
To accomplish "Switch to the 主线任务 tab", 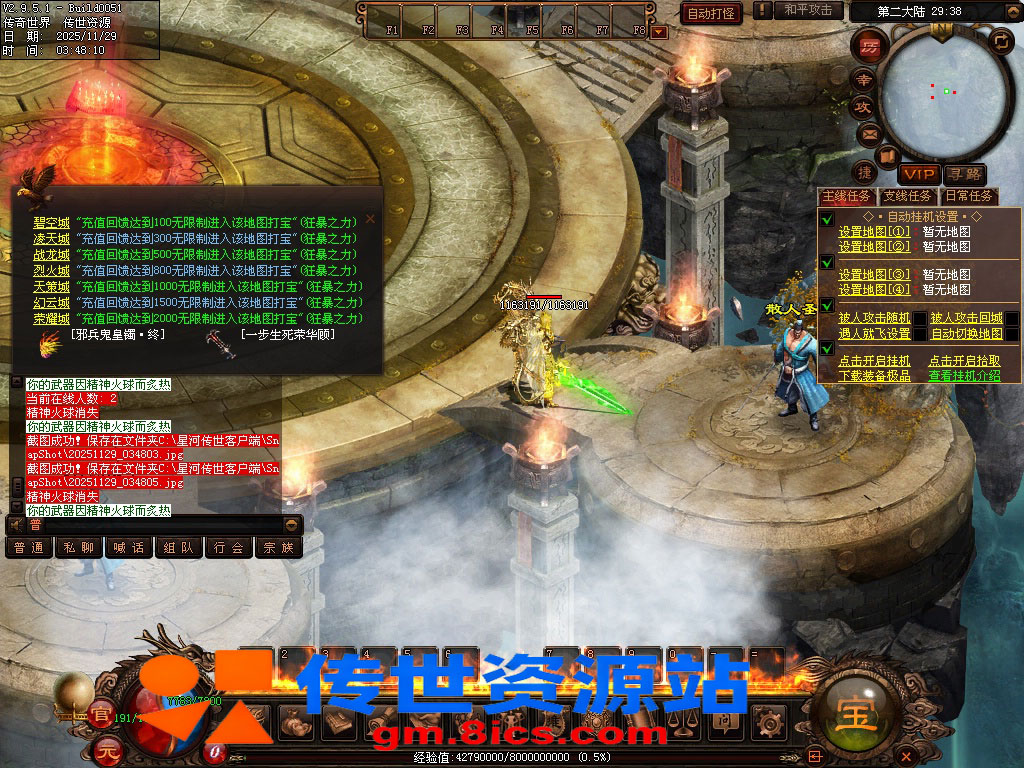I will (846, 196).
